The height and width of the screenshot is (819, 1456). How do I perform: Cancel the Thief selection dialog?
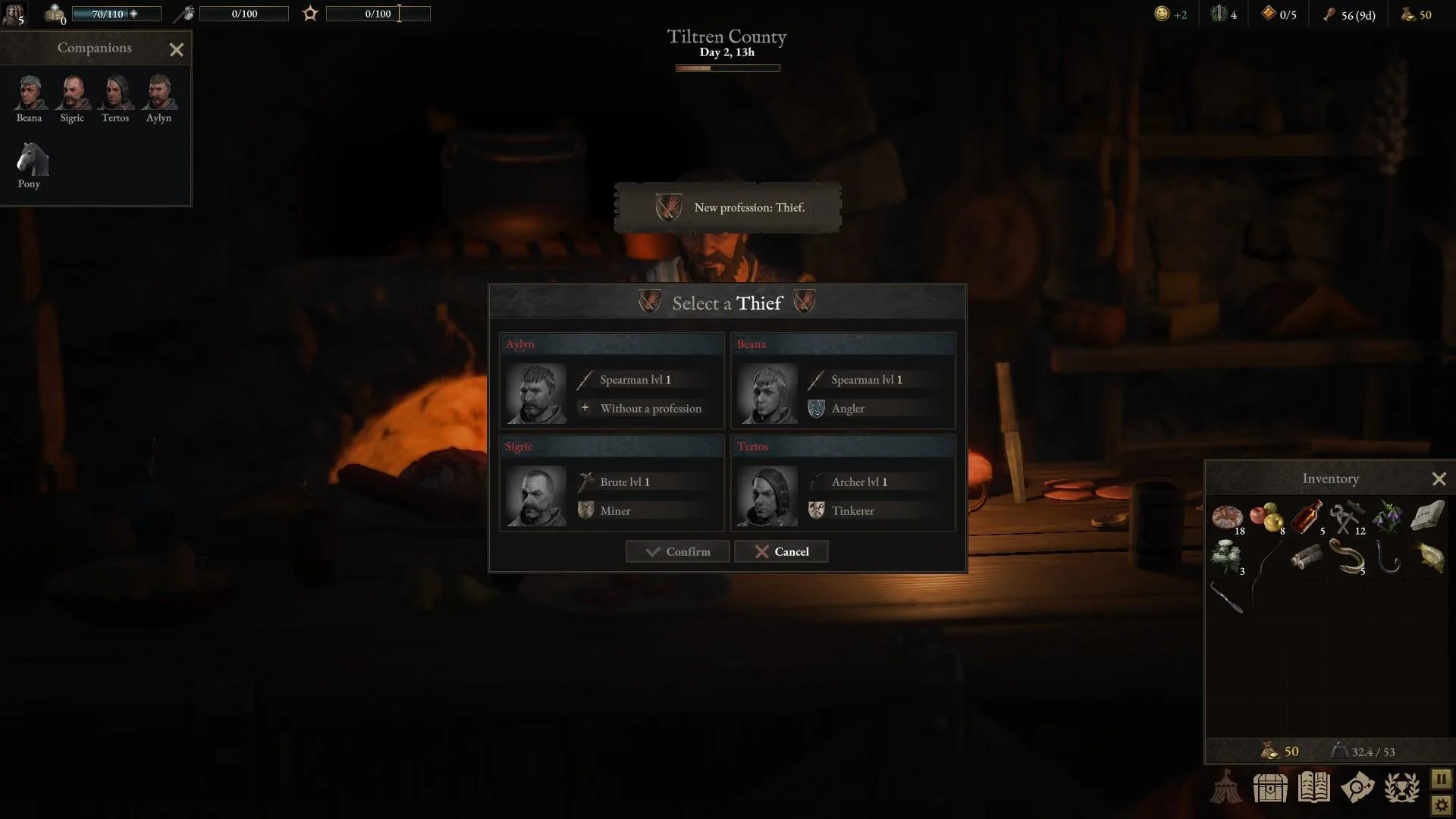[x=781, y=552]
